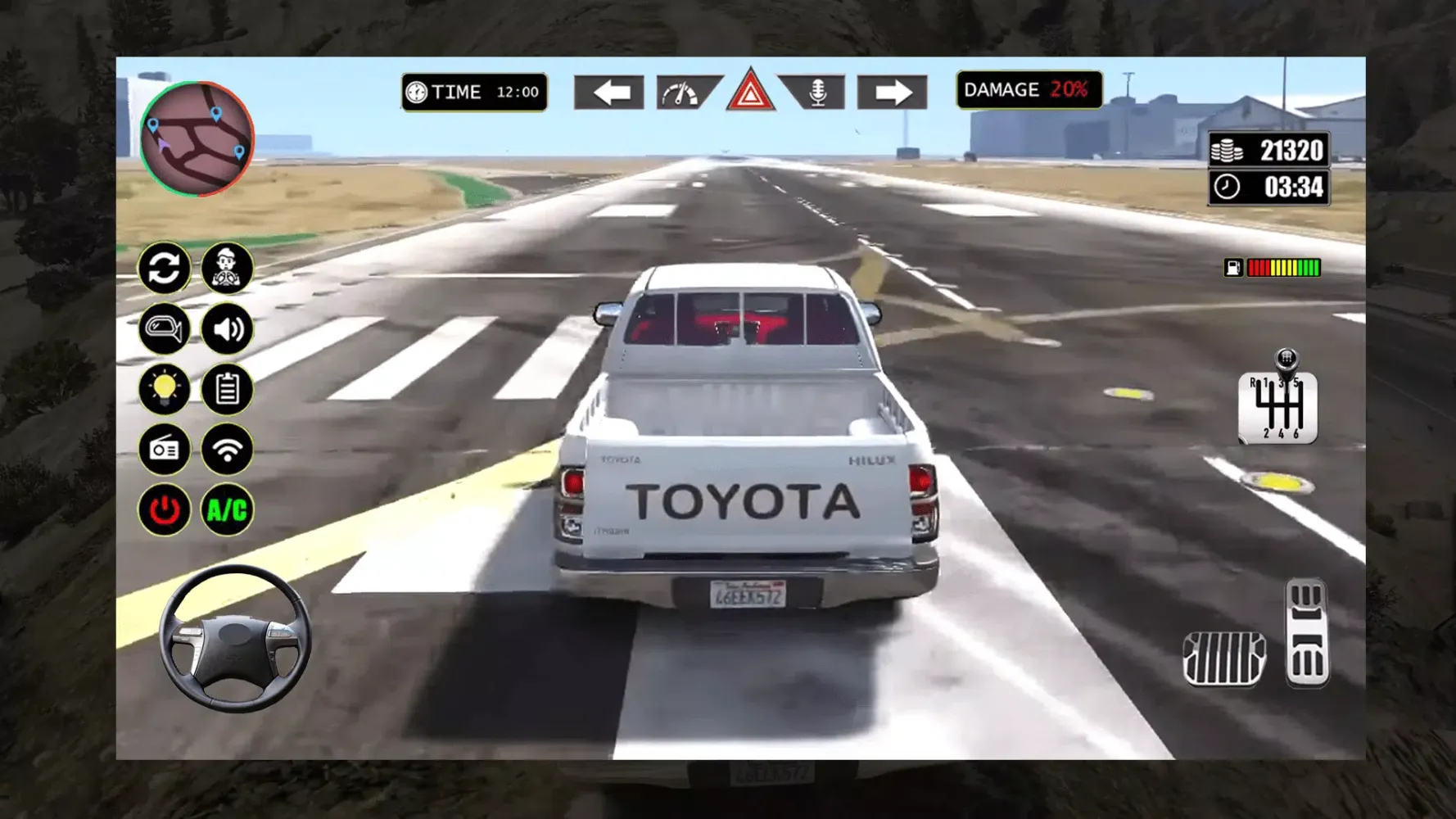Tap the microphone icon in the top bar

tap(816, 93)
